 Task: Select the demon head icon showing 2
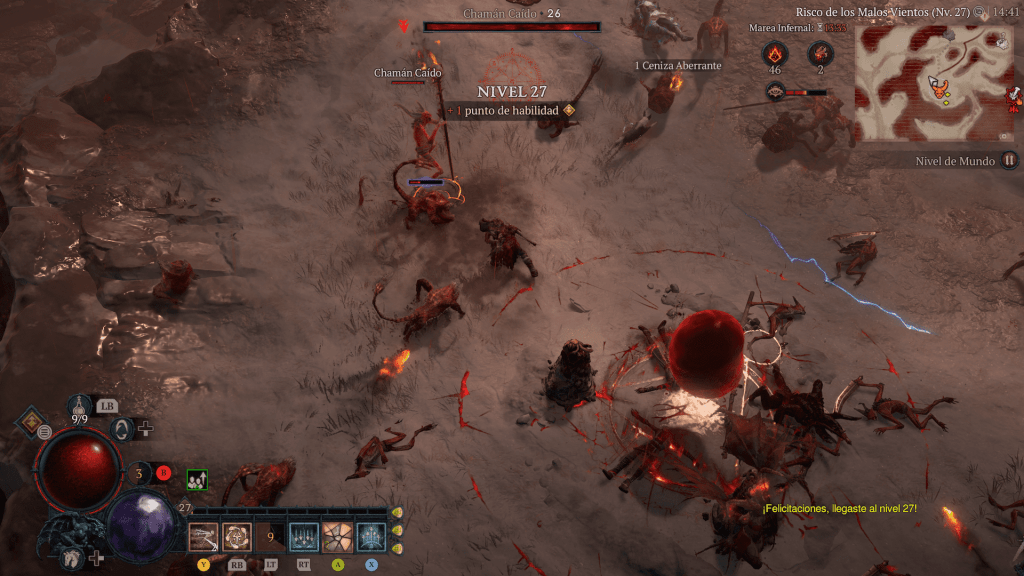820,53
